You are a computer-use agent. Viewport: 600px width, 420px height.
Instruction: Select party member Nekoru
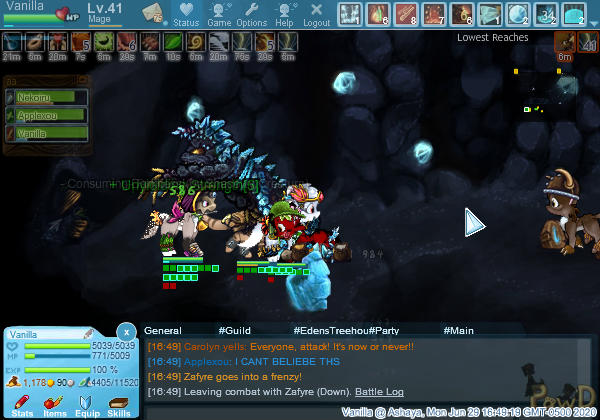[x=45, y=98]
